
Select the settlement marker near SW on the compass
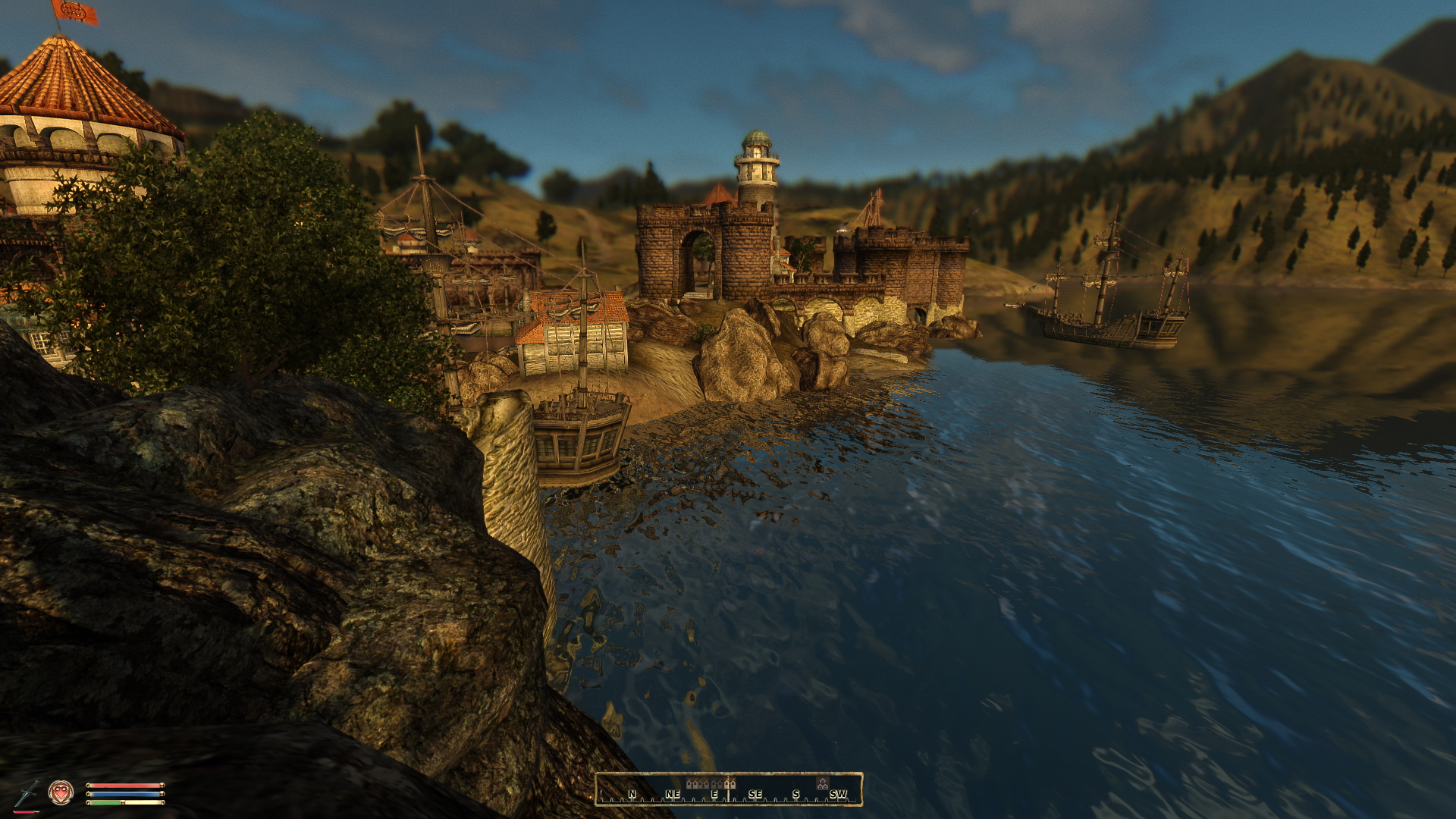[822, 783]
